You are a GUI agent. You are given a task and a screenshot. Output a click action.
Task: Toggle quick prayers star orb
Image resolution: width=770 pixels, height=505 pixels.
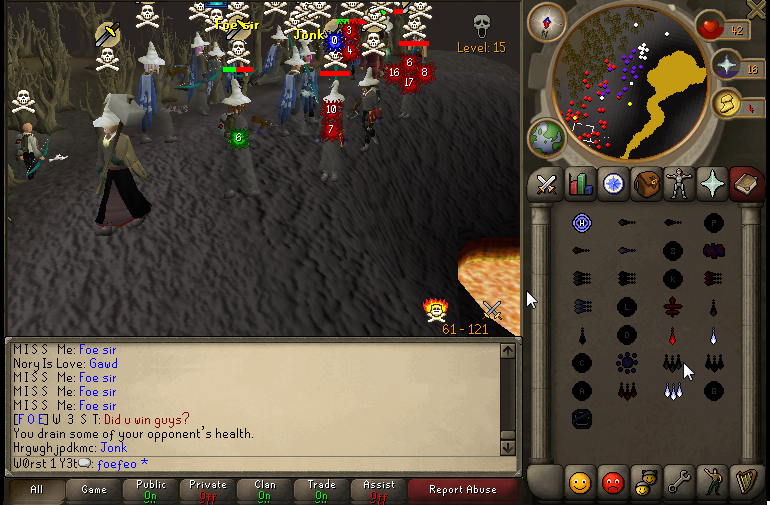[727, 66]
